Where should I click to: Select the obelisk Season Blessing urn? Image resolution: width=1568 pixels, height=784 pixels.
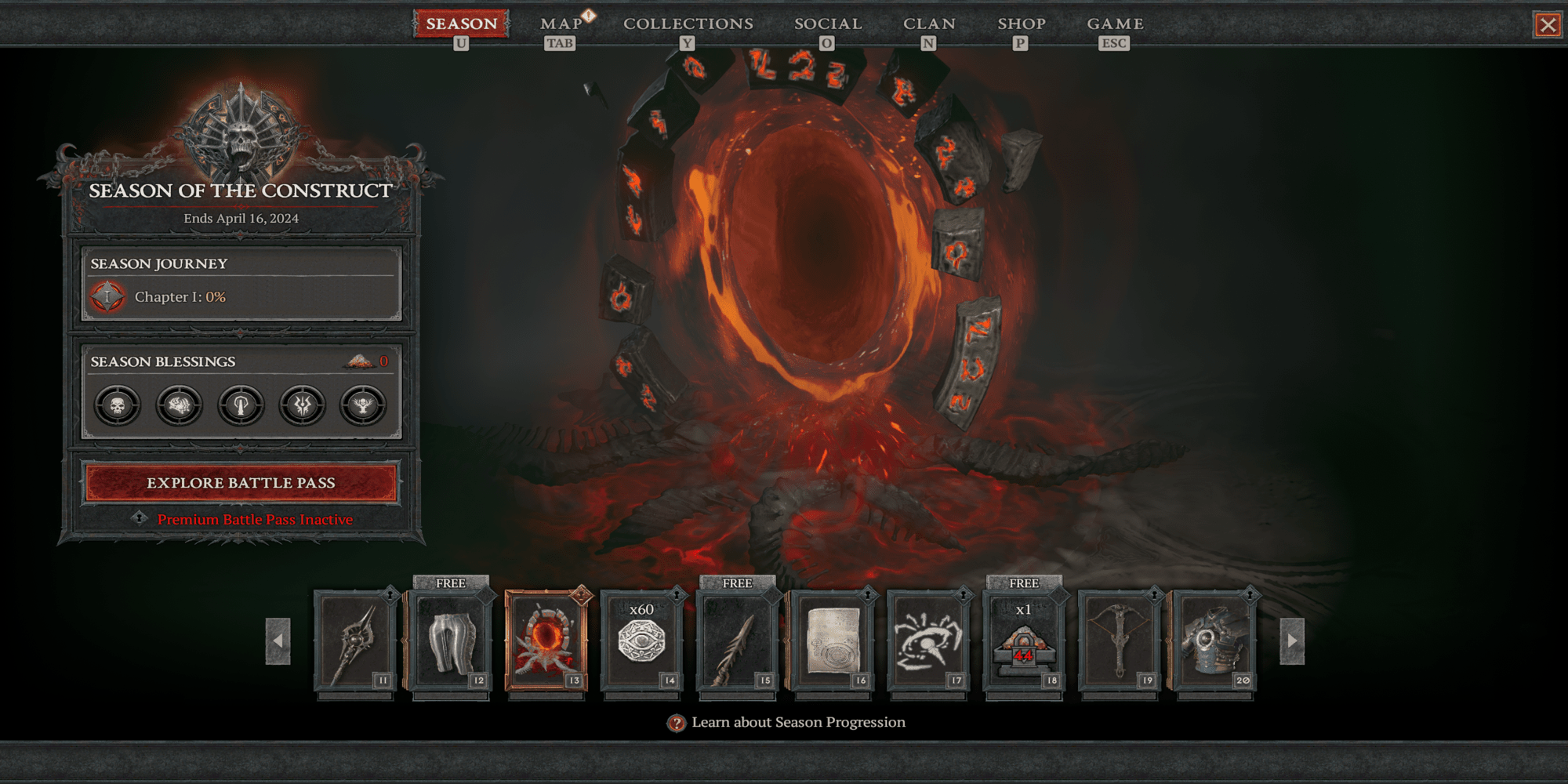click(241, 405)
